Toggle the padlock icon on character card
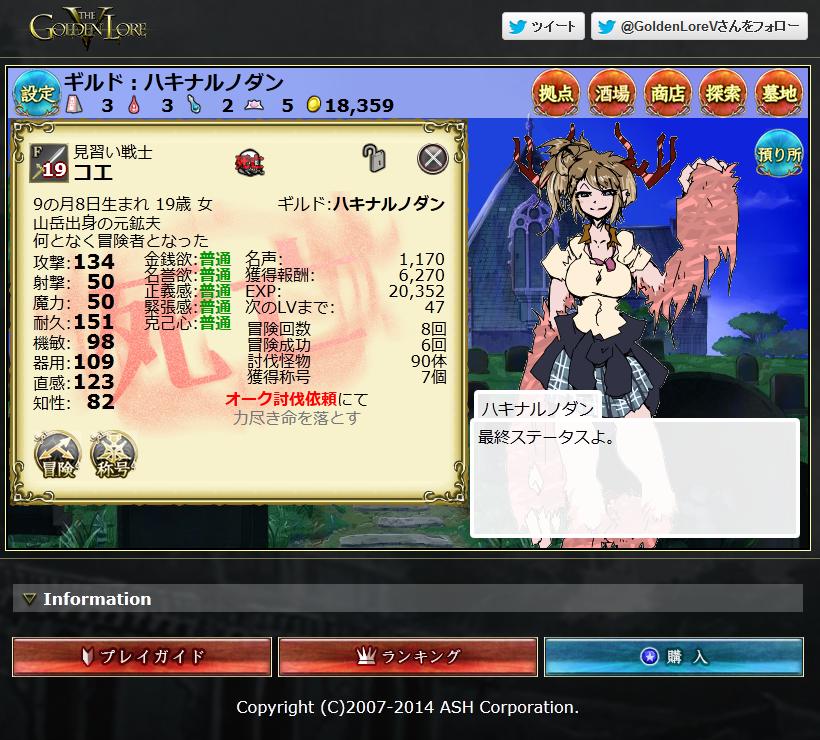This screenshot has height=740, width=820. click(374, 157)
